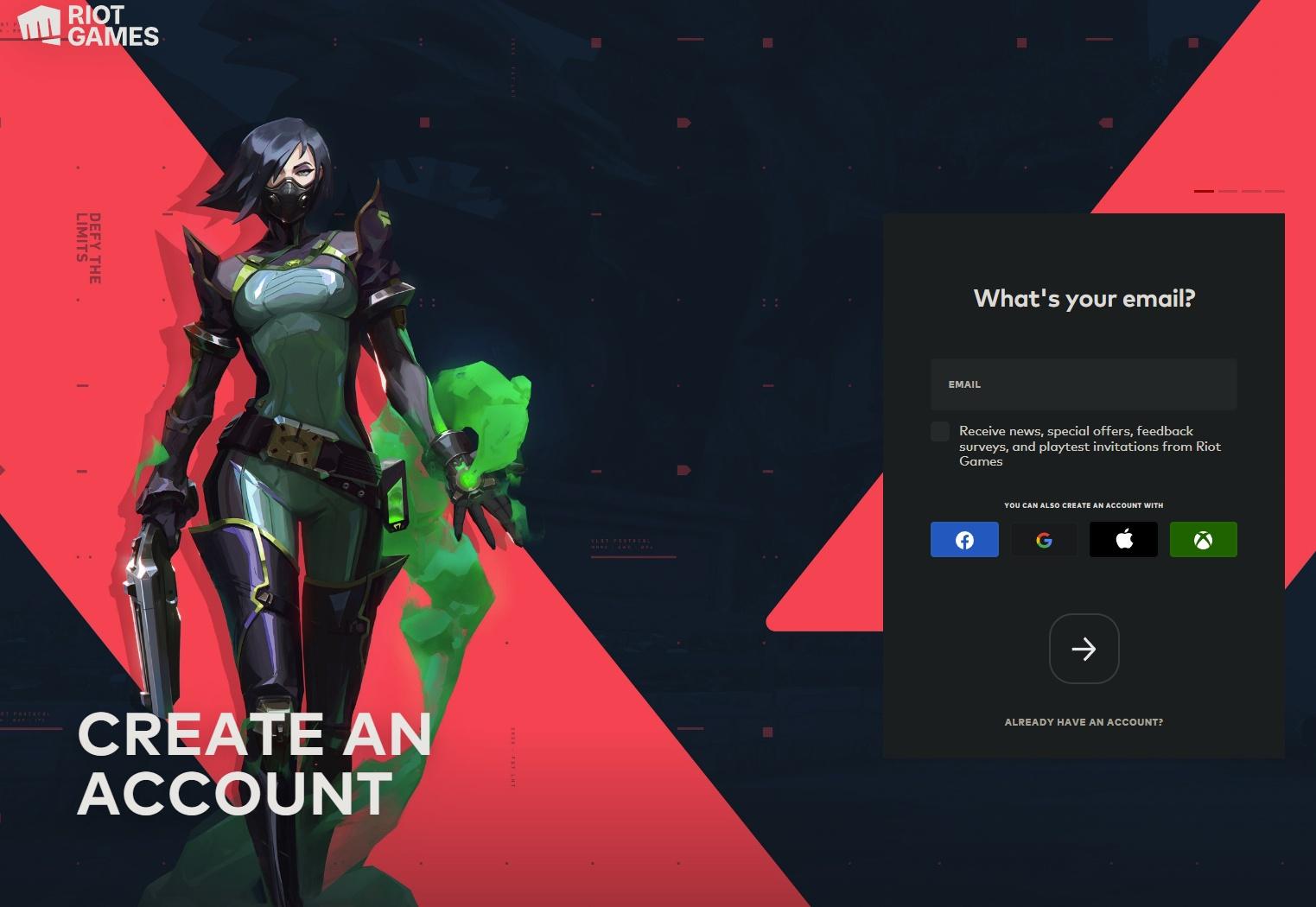Click the second carousel indicator dash
This screenshot has width=1316, height=907.
coord(1228,191)
